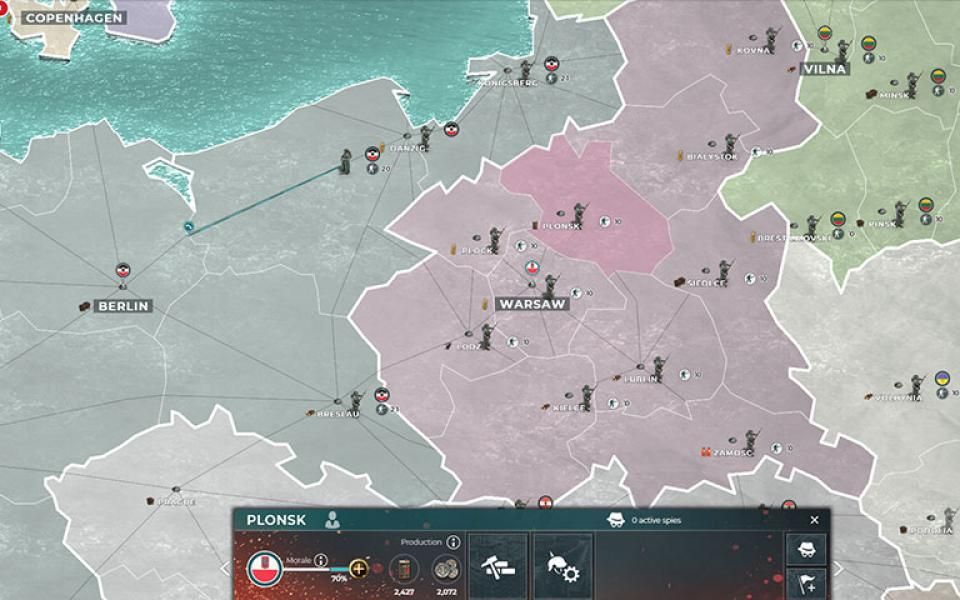Show the Morale info tooltip icon

tap(321, 560)
